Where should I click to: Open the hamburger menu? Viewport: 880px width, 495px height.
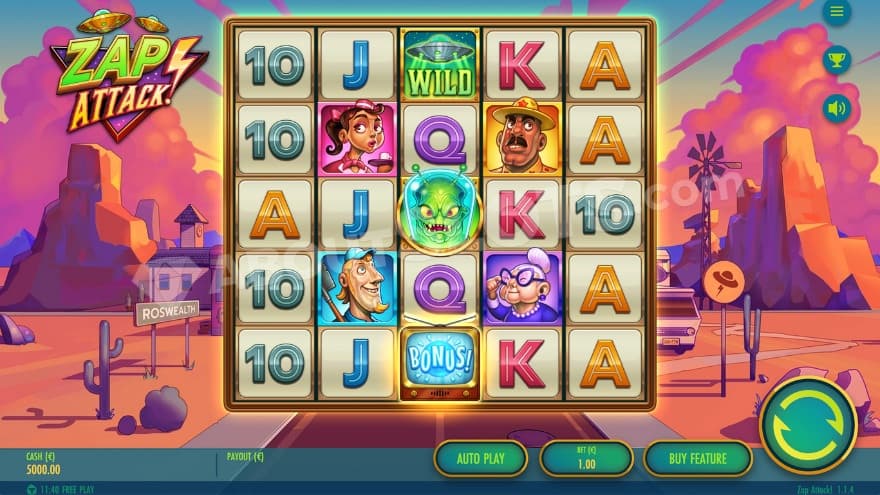(x=836, y=12)
